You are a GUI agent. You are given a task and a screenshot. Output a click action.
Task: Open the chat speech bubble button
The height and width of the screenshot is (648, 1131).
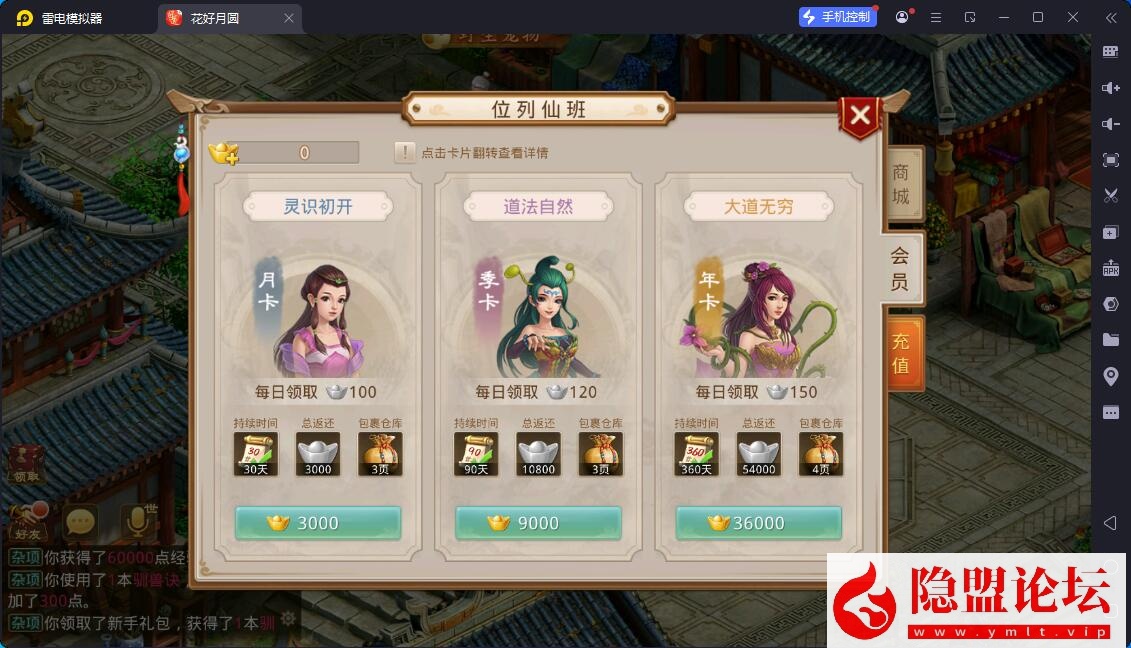[x=80, y=521]
